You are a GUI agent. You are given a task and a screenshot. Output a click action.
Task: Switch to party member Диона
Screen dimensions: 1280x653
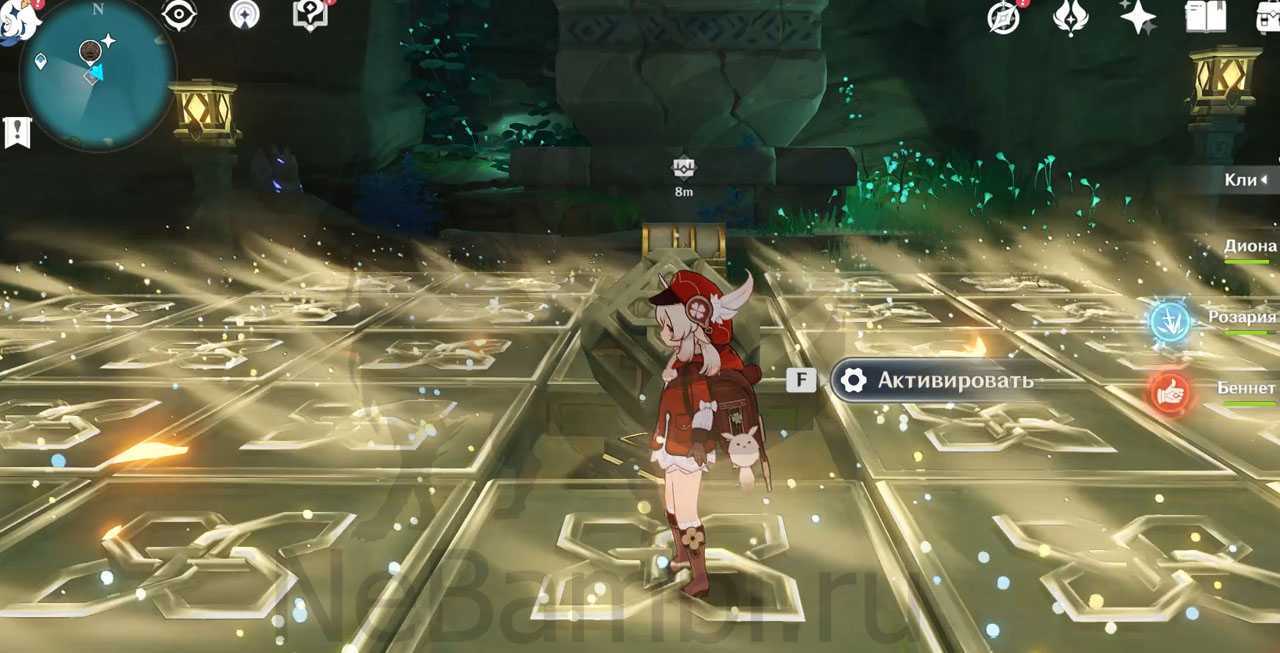1250,246
